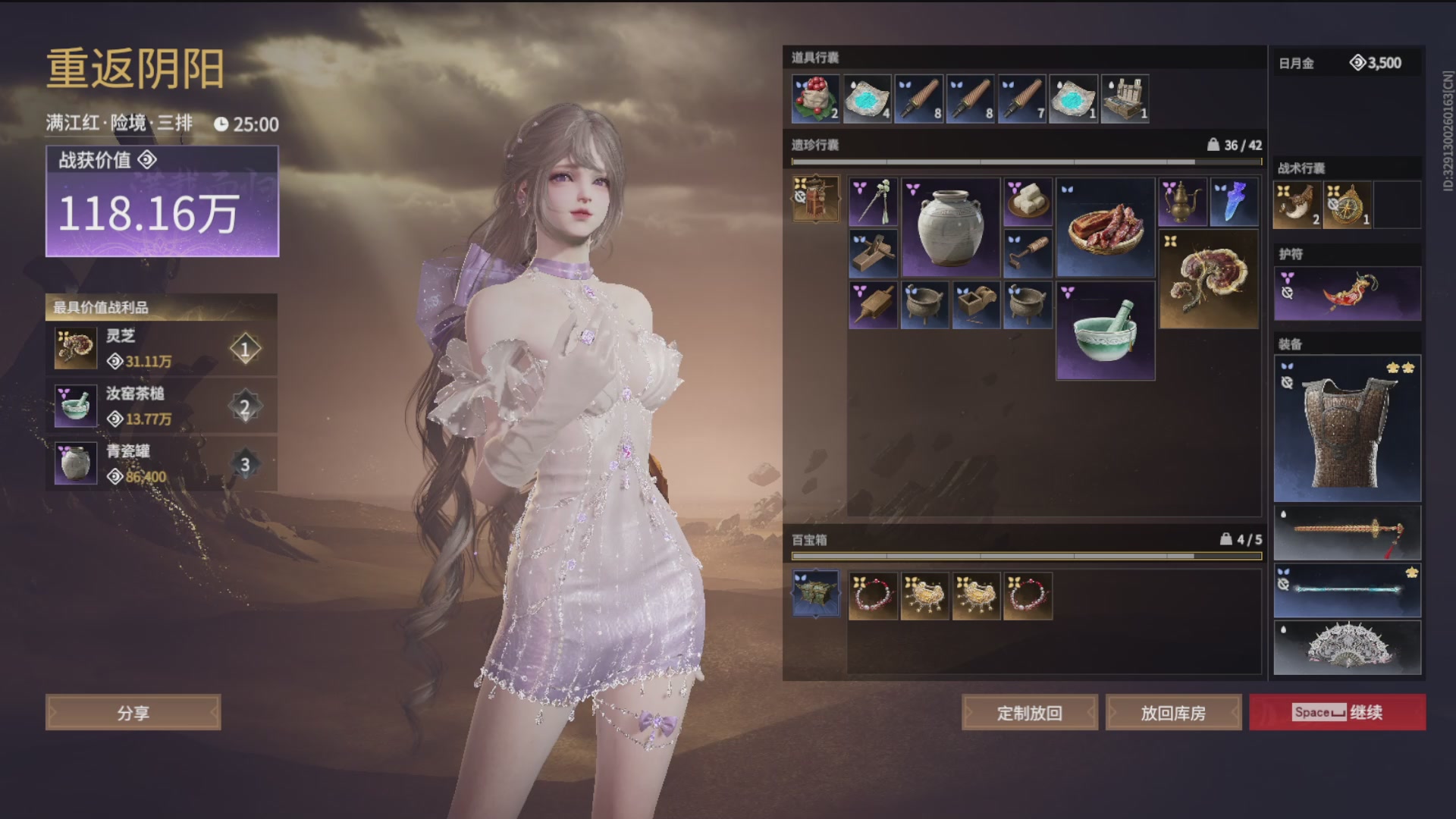The height and width of the screenshot is (819, 1456).
Task: Open 灵芝 top loot entry
Action: 161,349
